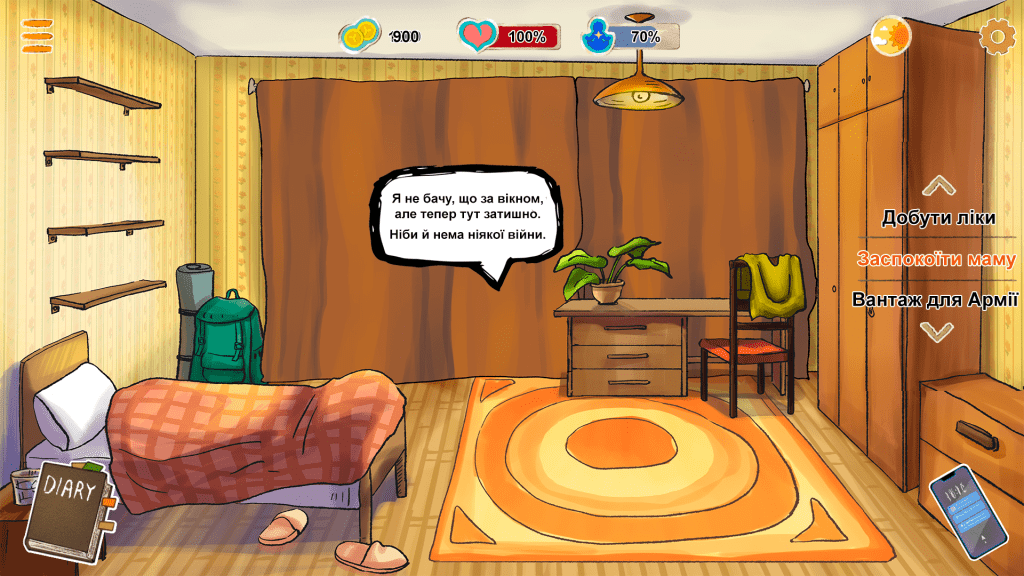
Task: Show next quests with down arrow
Action: (x=937, y=332)
